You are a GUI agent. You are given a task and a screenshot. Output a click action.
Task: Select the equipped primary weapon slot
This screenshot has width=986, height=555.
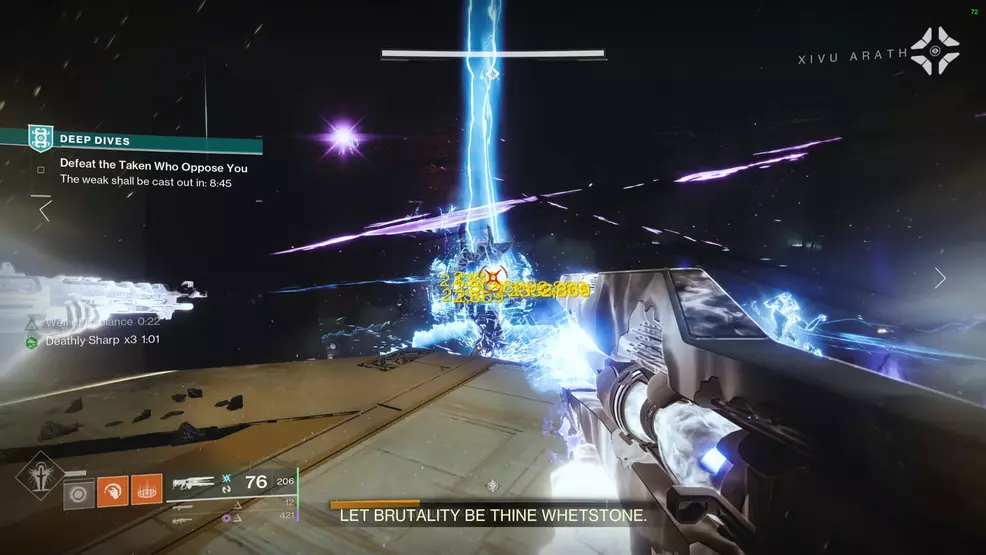[x=193, y=483]
